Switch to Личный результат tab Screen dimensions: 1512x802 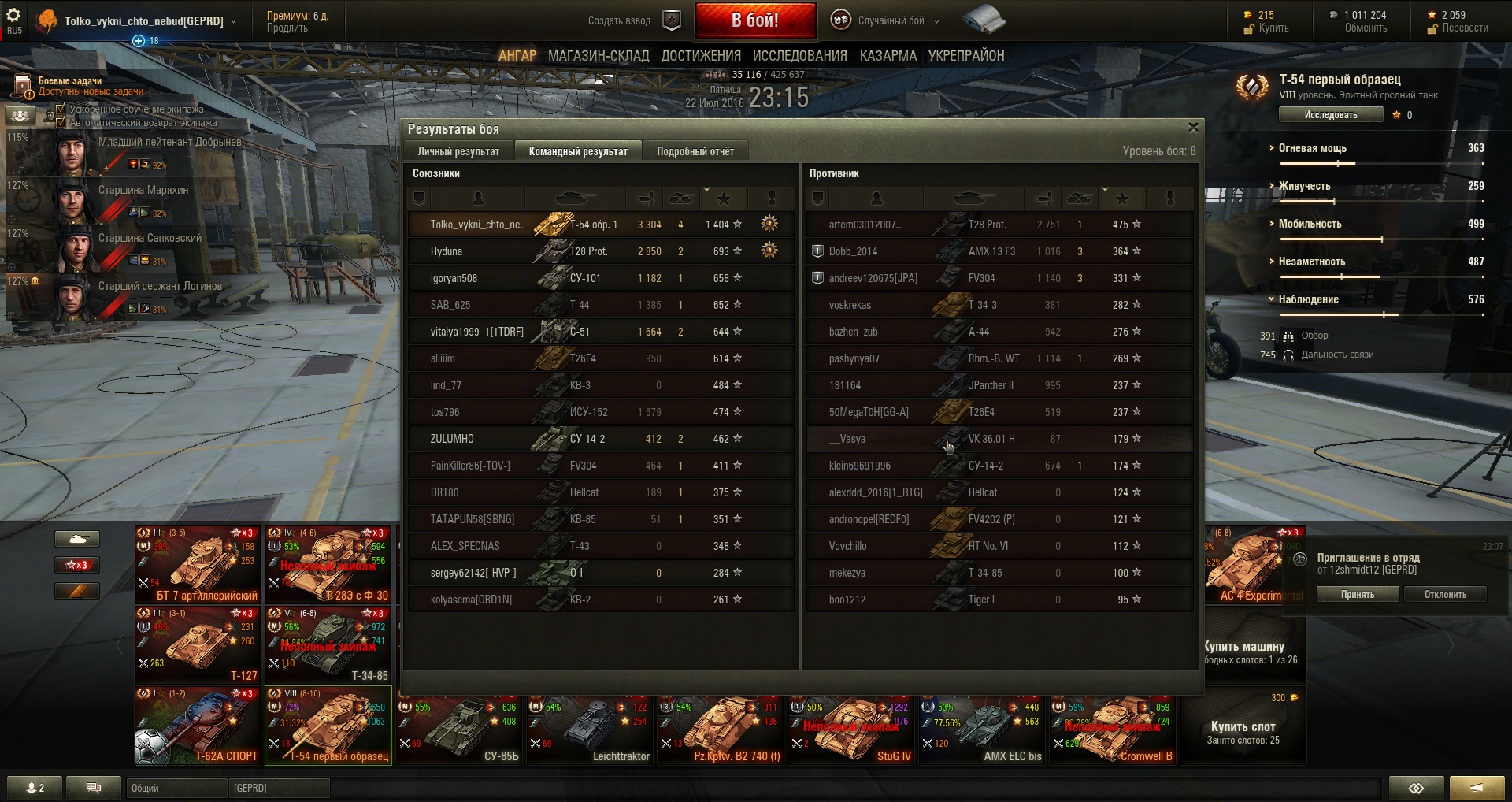pos(458,151)
